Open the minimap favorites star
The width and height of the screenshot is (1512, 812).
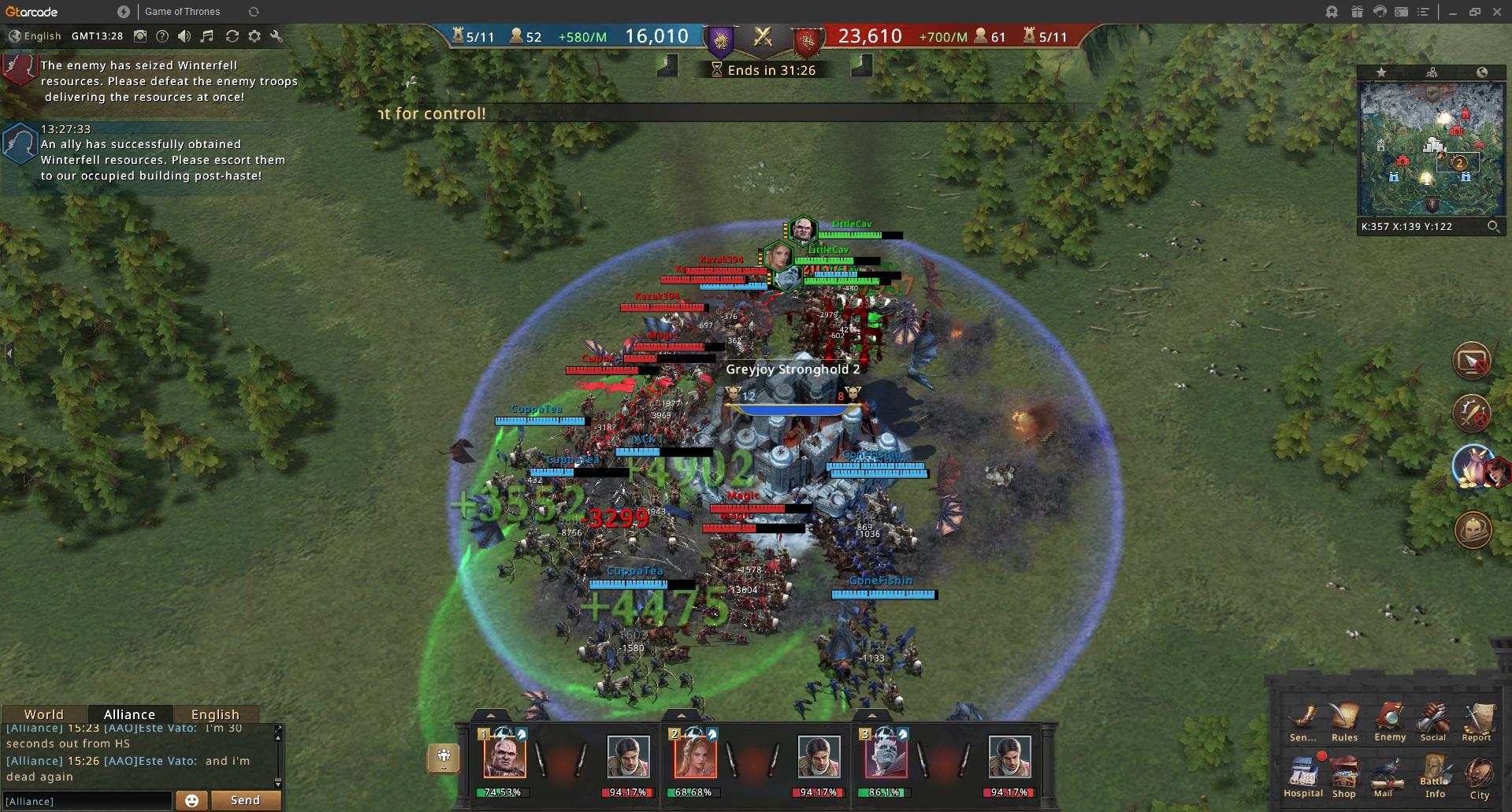(1381, 72)
